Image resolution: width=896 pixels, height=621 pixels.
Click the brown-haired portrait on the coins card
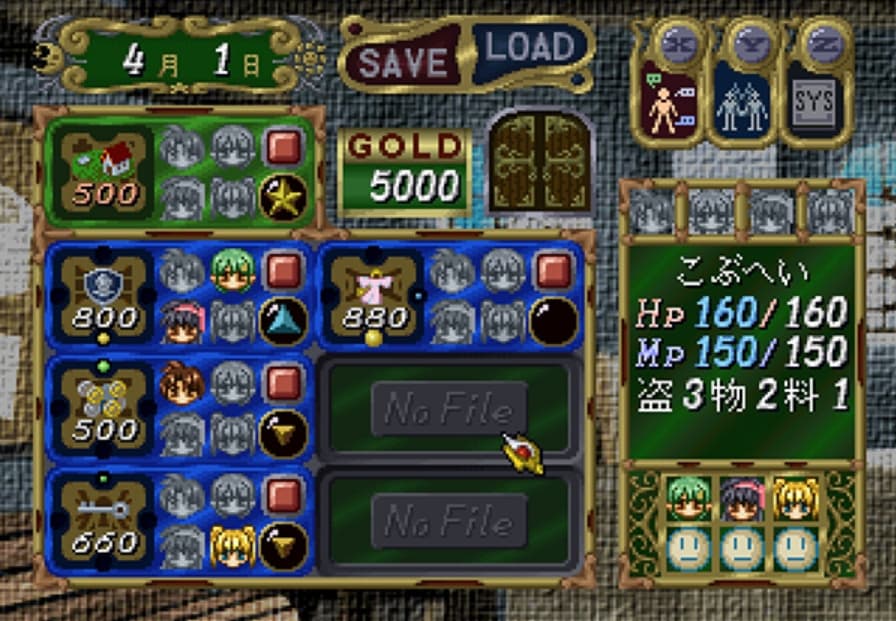click(181, 383)
